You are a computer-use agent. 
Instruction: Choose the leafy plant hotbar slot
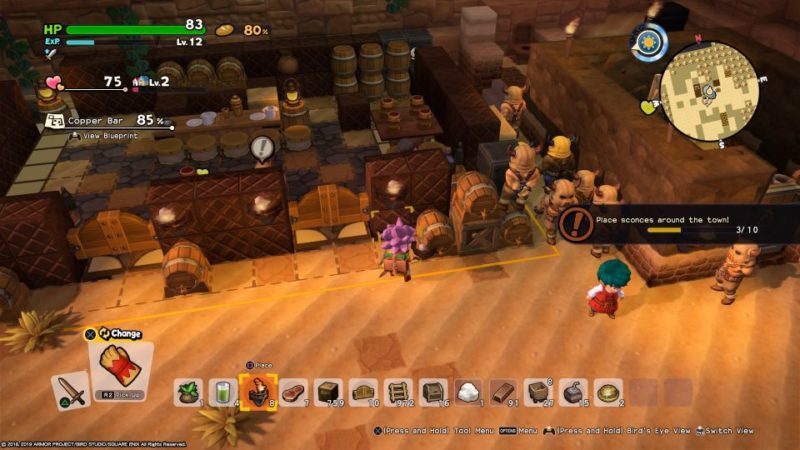pyautogui.click(x=189, y=392)
